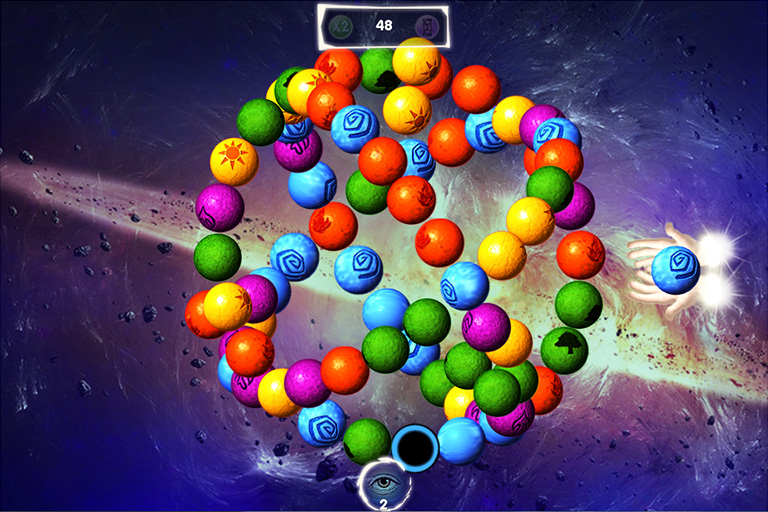
Task: Use the eye power-up
Action: tap(383, 482)
